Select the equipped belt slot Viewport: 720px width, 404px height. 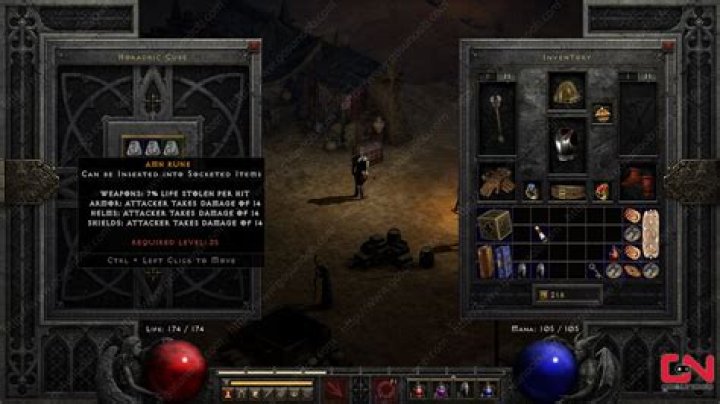565,190
